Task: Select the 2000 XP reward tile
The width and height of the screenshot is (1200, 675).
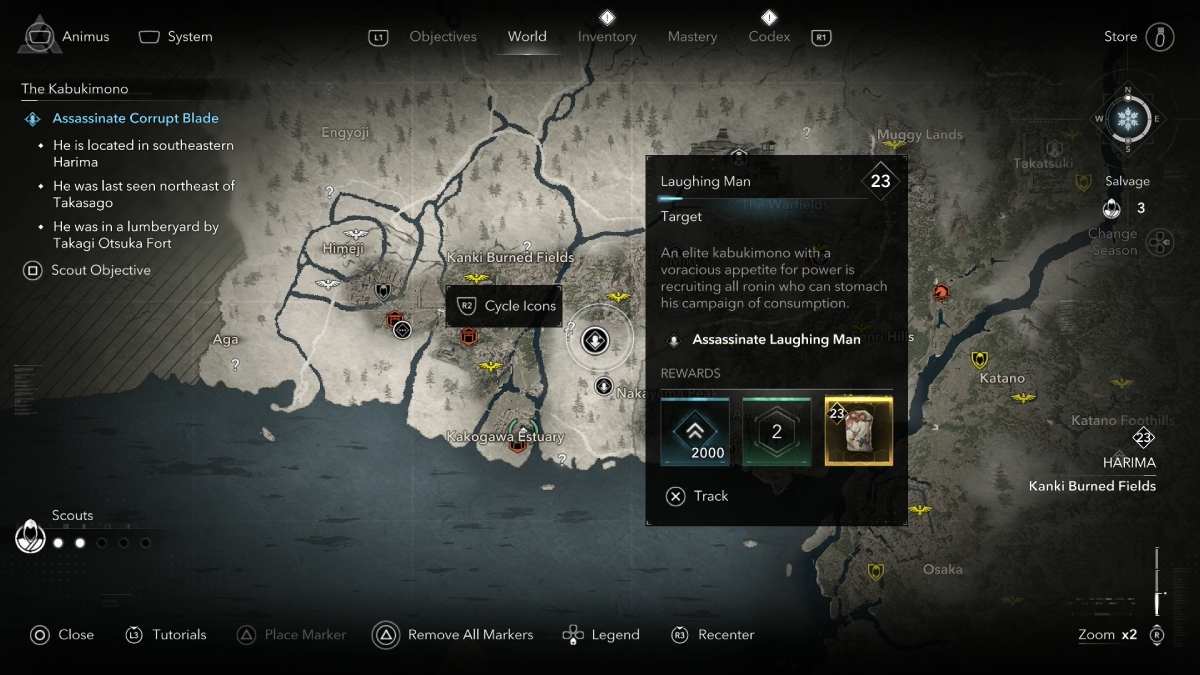Action: click(694, 431)
